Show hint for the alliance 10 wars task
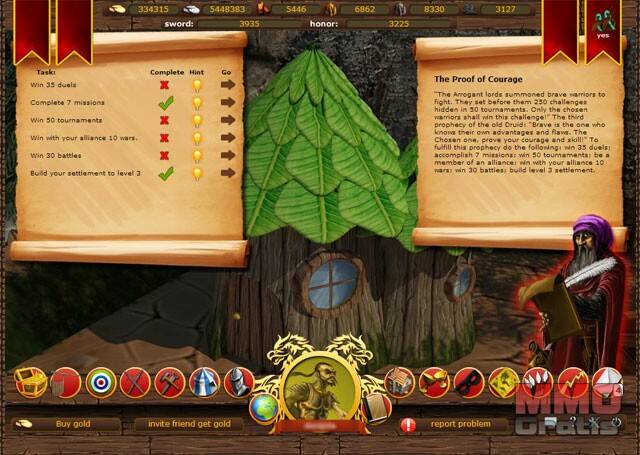This screenshot has height=455, width=640. 196,138
